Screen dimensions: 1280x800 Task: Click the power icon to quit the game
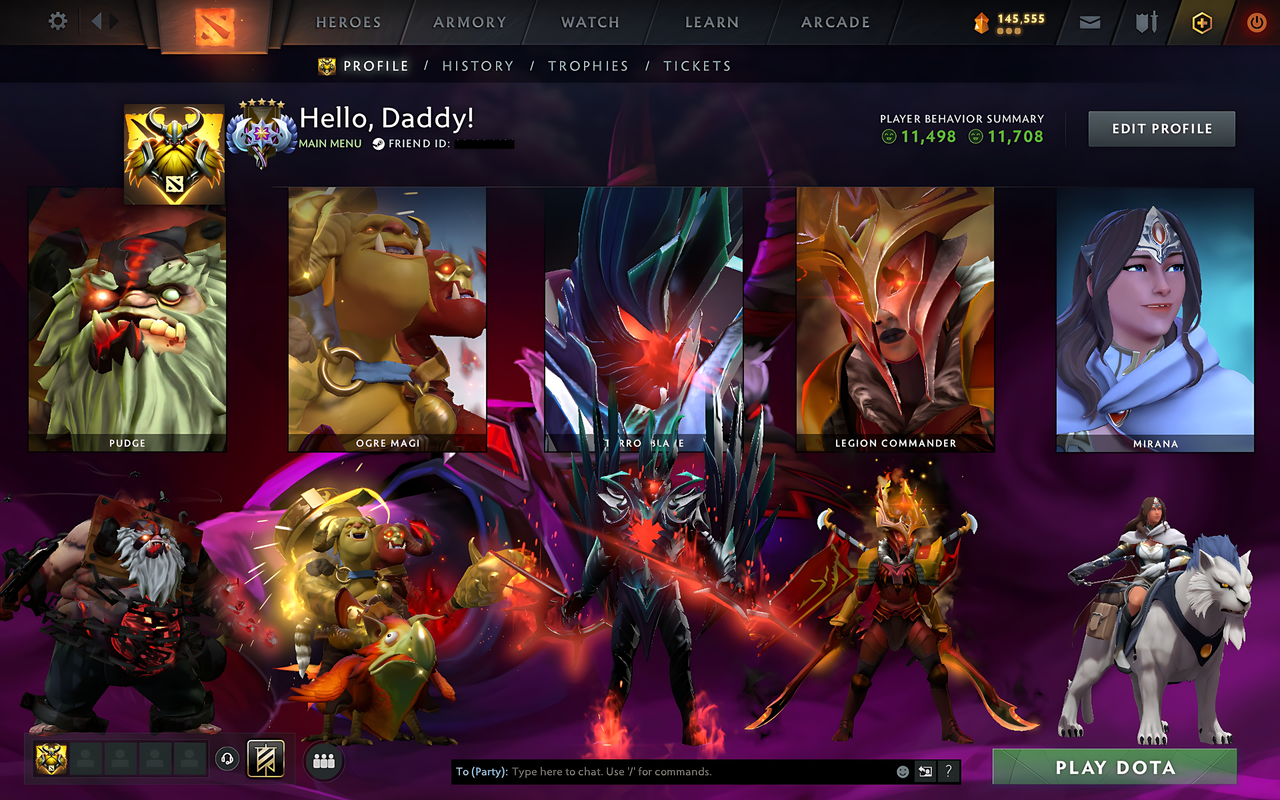click(1256, 21)
